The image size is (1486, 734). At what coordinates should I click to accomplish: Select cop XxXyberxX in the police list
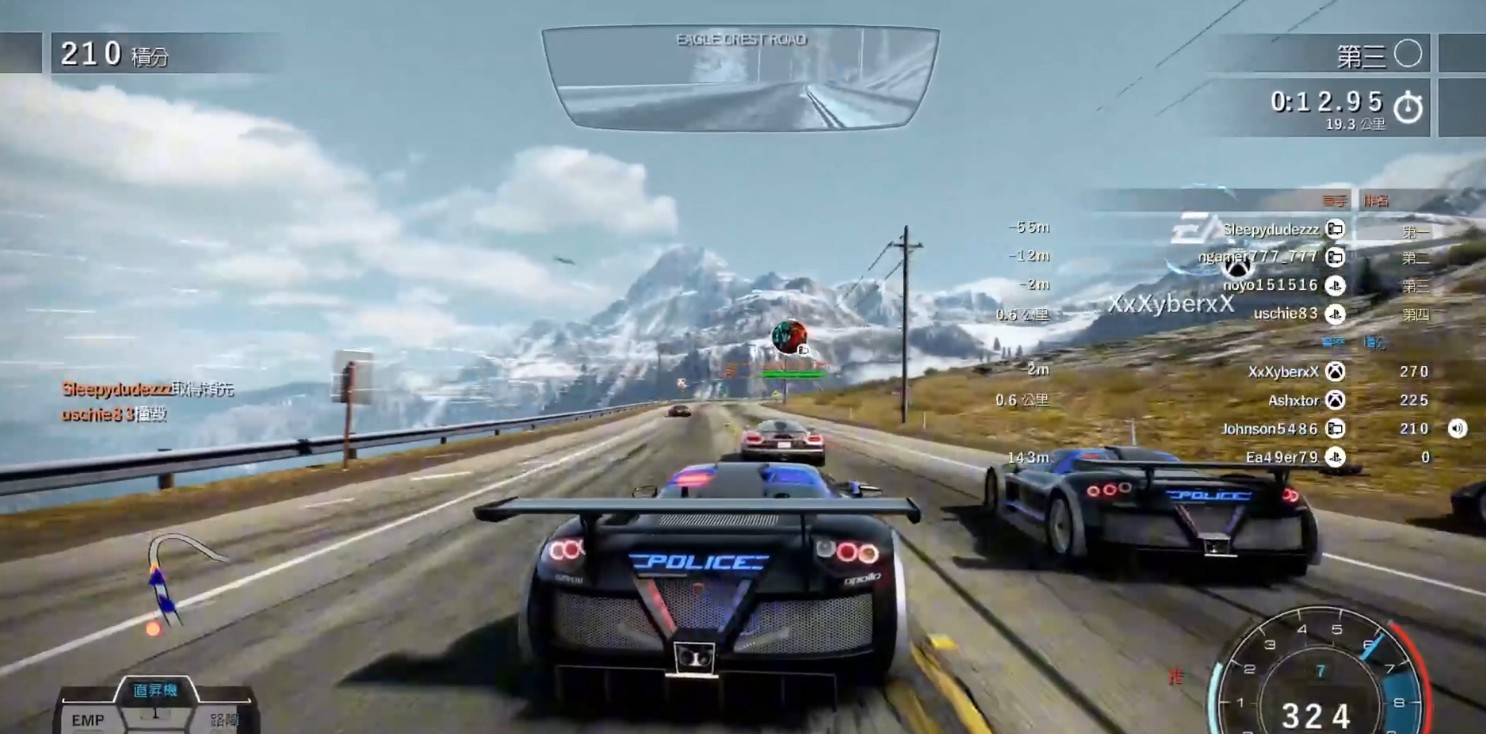point(1283,371)
